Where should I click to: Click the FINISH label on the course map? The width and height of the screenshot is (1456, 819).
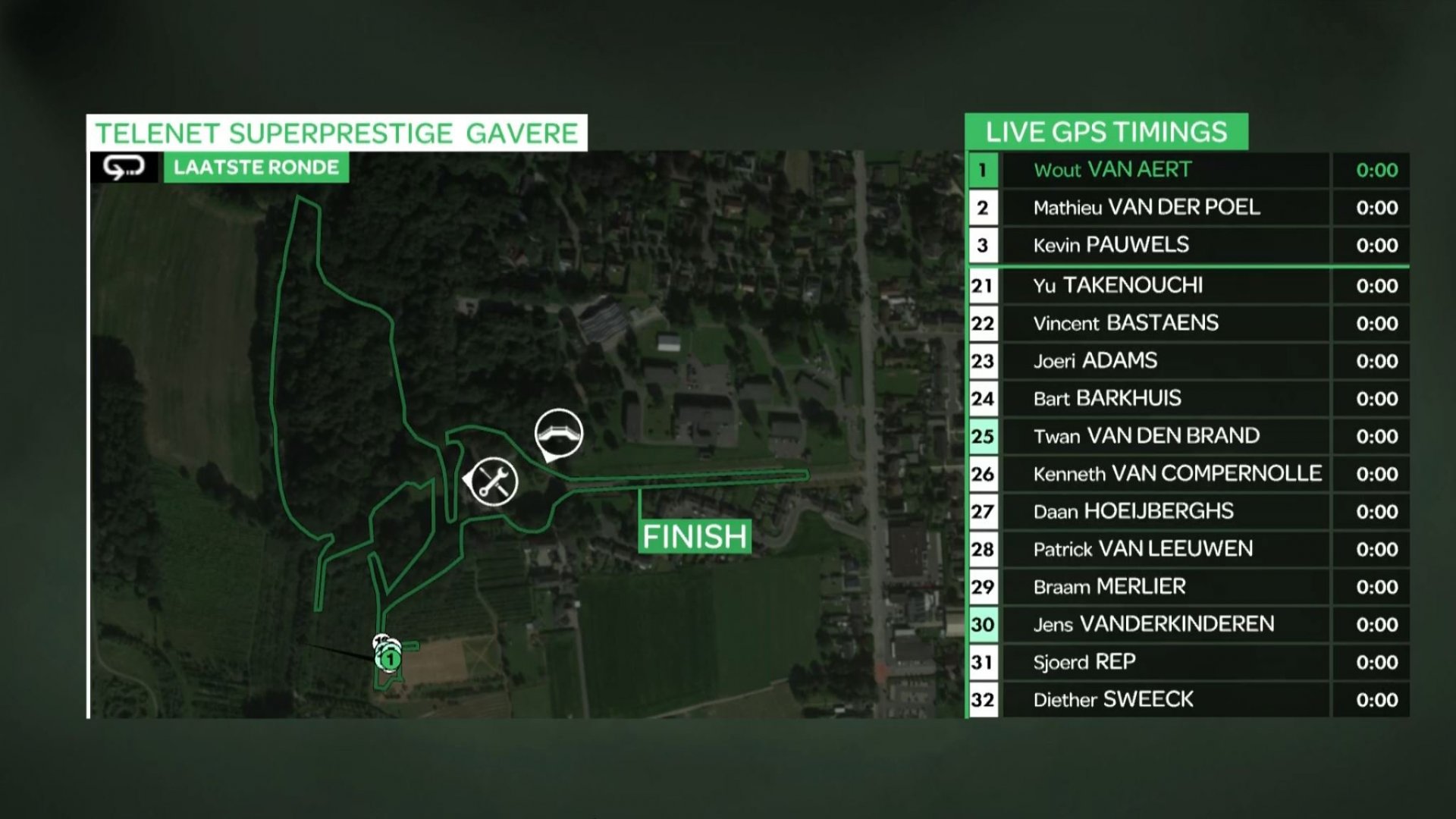click(x=695, y=536)
